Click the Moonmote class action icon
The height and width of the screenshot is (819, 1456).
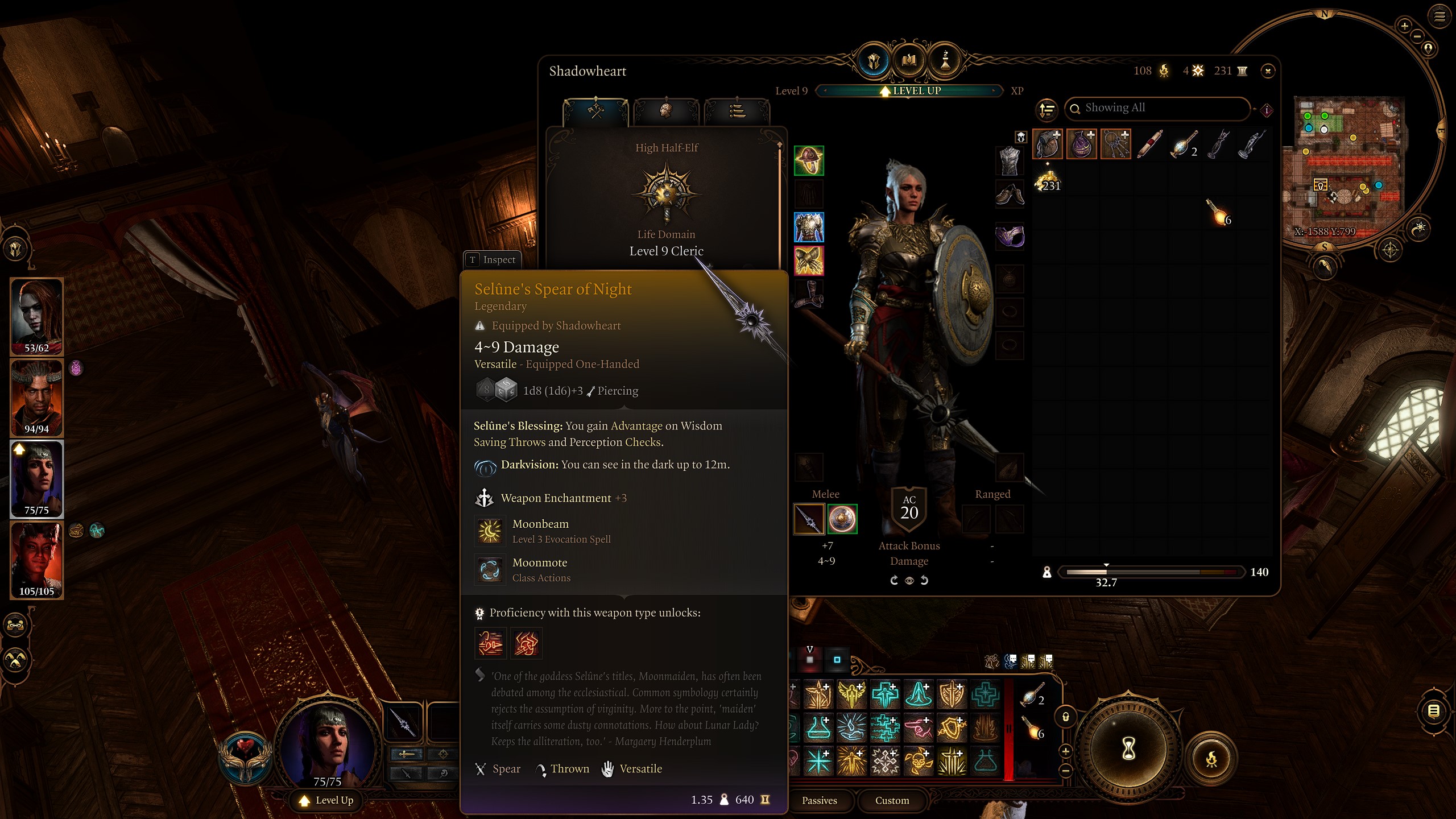[490, 570]
